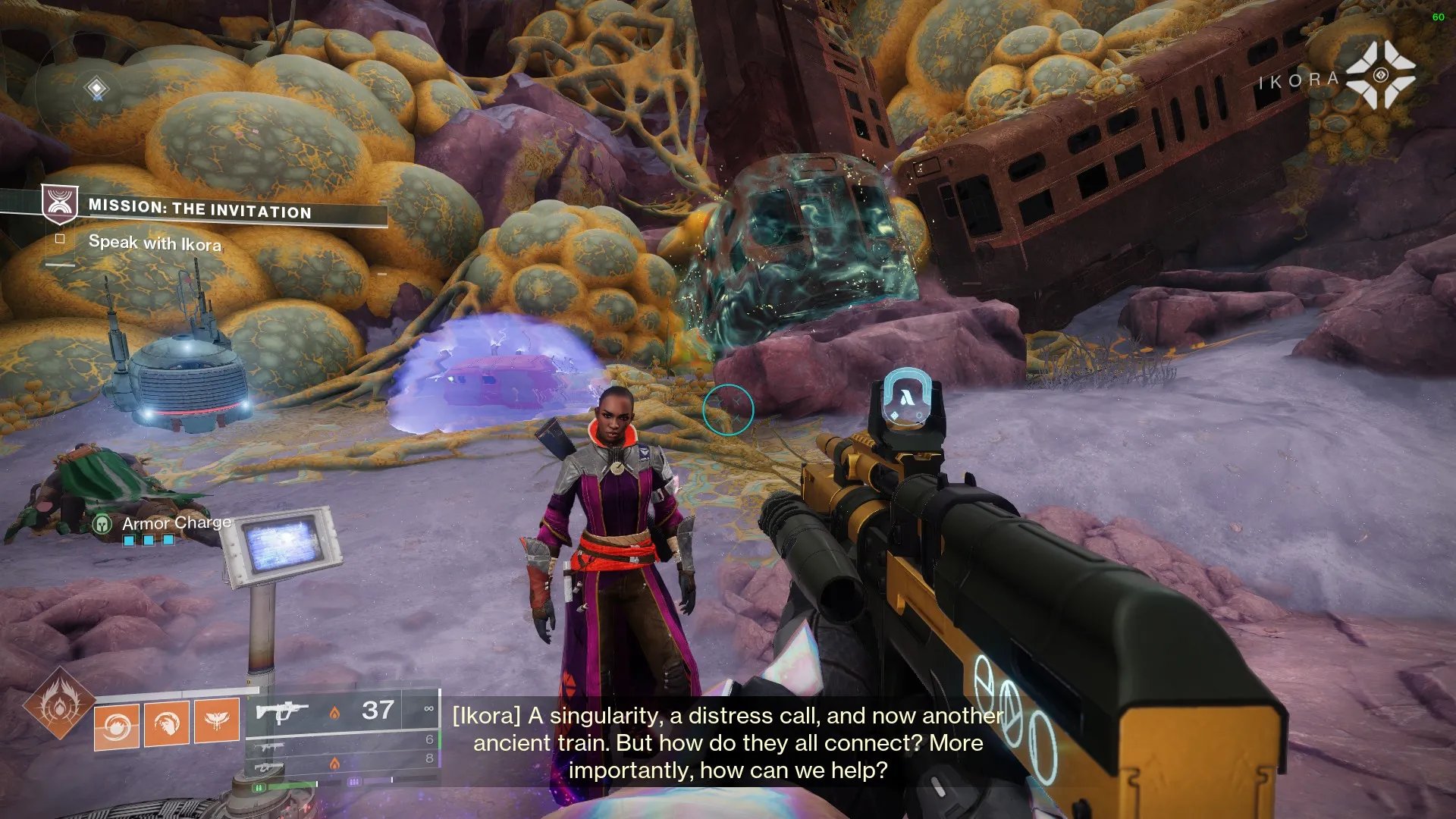Trigger the winged class ability icon
Screen dimensions: 1456x819
tap(217, 720)
